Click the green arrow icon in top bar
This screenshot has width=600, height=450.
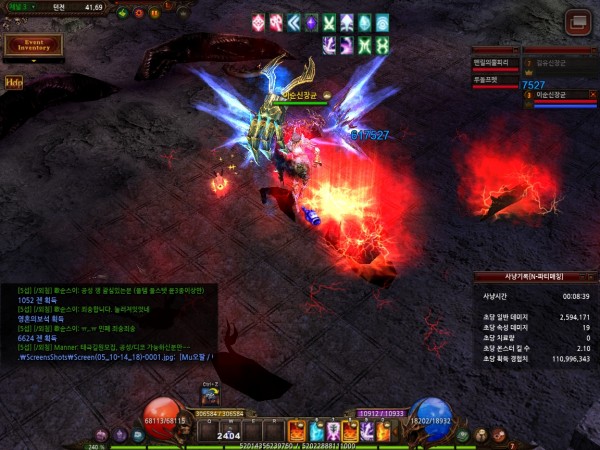122,13
